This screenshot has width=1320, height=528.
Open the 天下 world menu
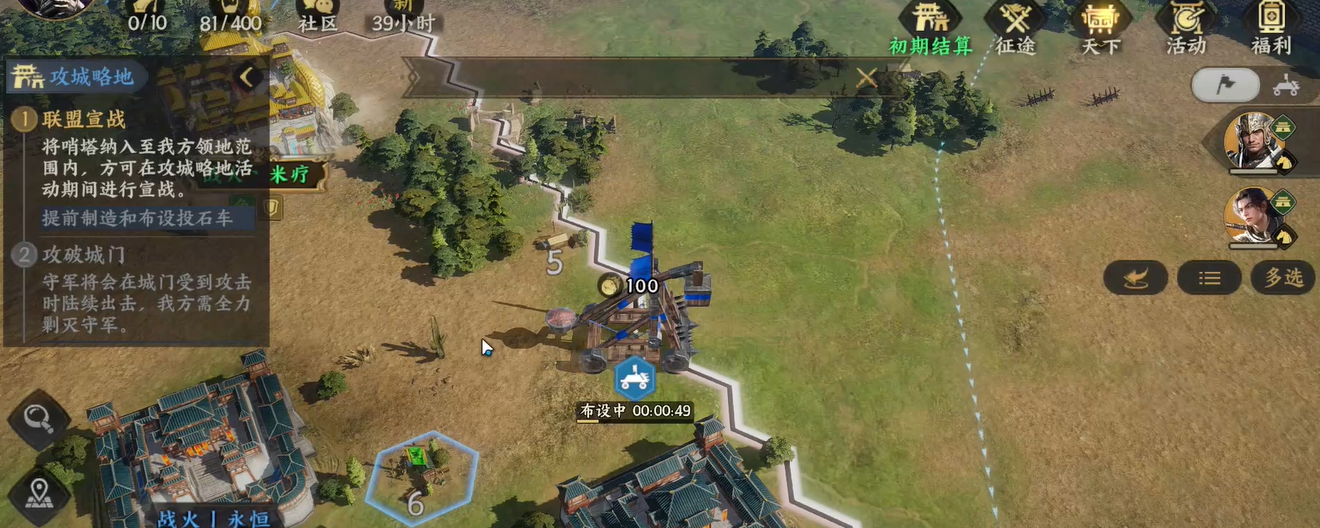[1100, 26]
